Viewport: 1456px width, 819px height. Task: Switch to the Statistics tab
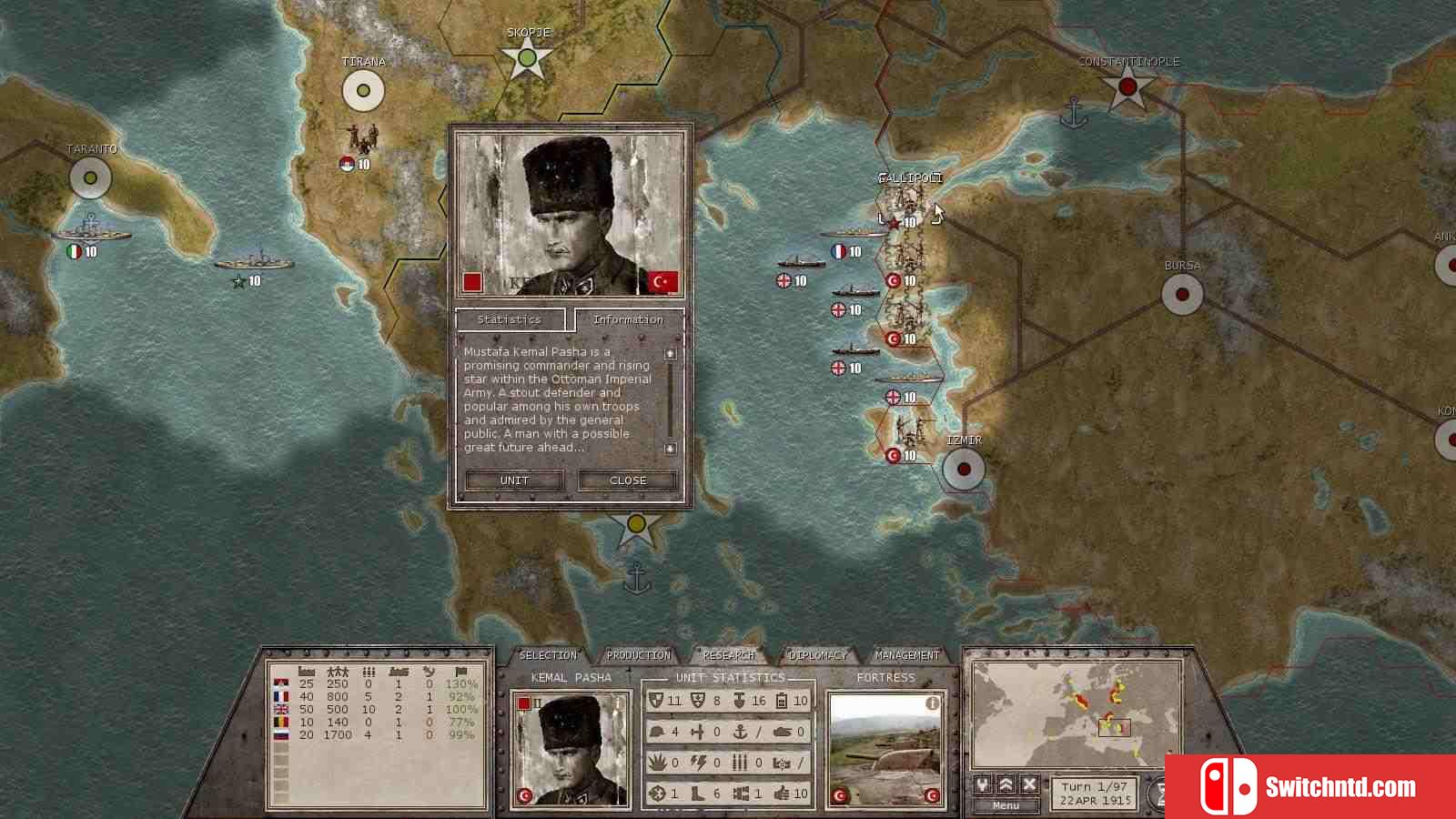(x=510, y=319)
